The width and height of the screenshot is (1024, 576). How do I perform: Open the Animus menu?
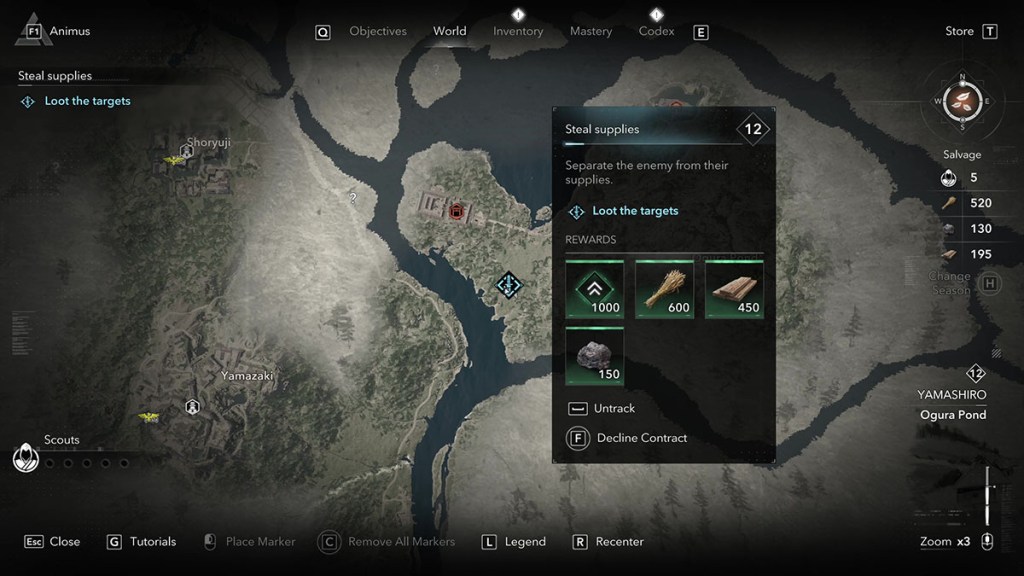point(58,31)
